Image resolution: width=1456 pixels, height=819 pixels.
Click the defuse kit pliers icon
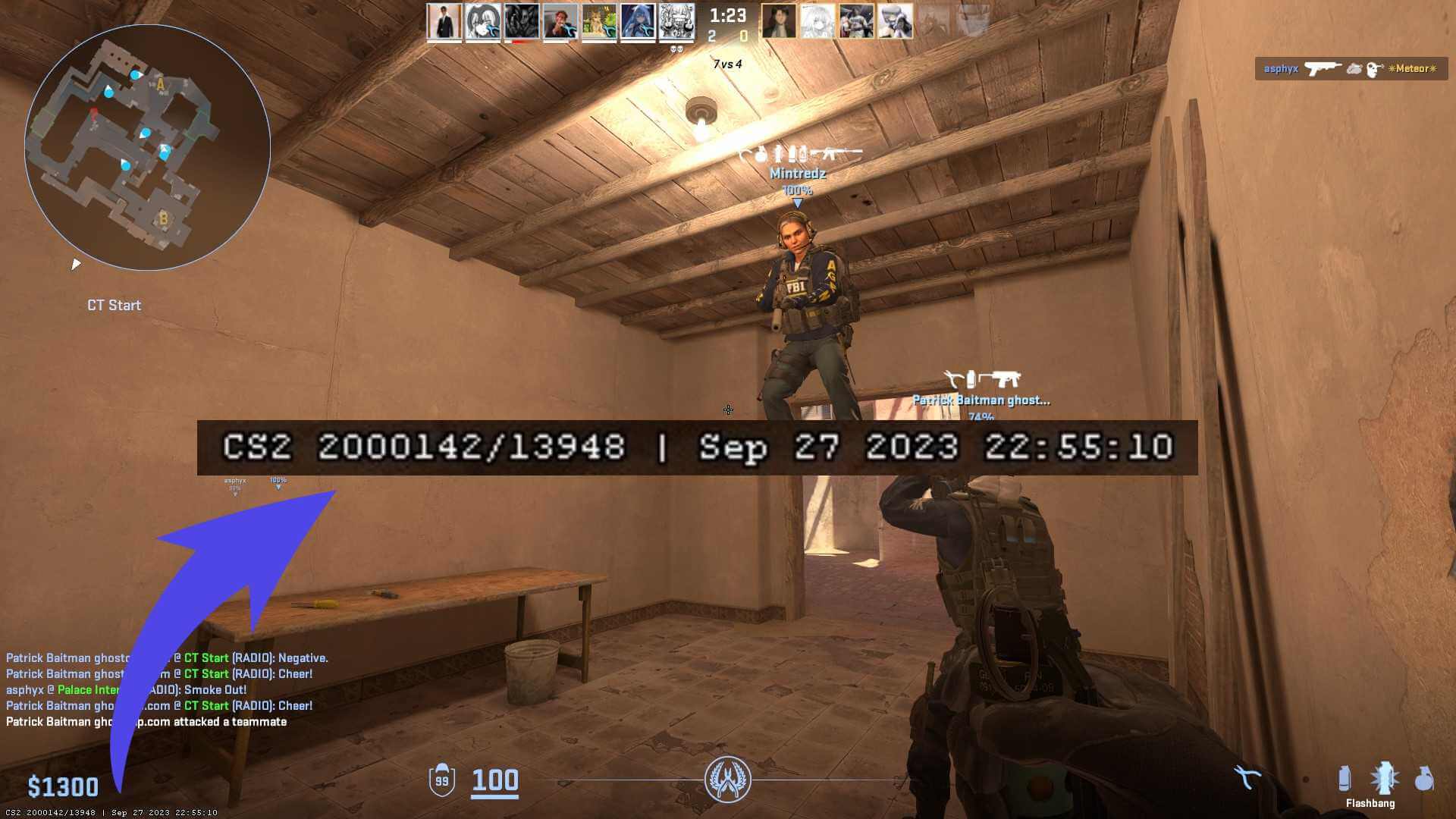1247,777
